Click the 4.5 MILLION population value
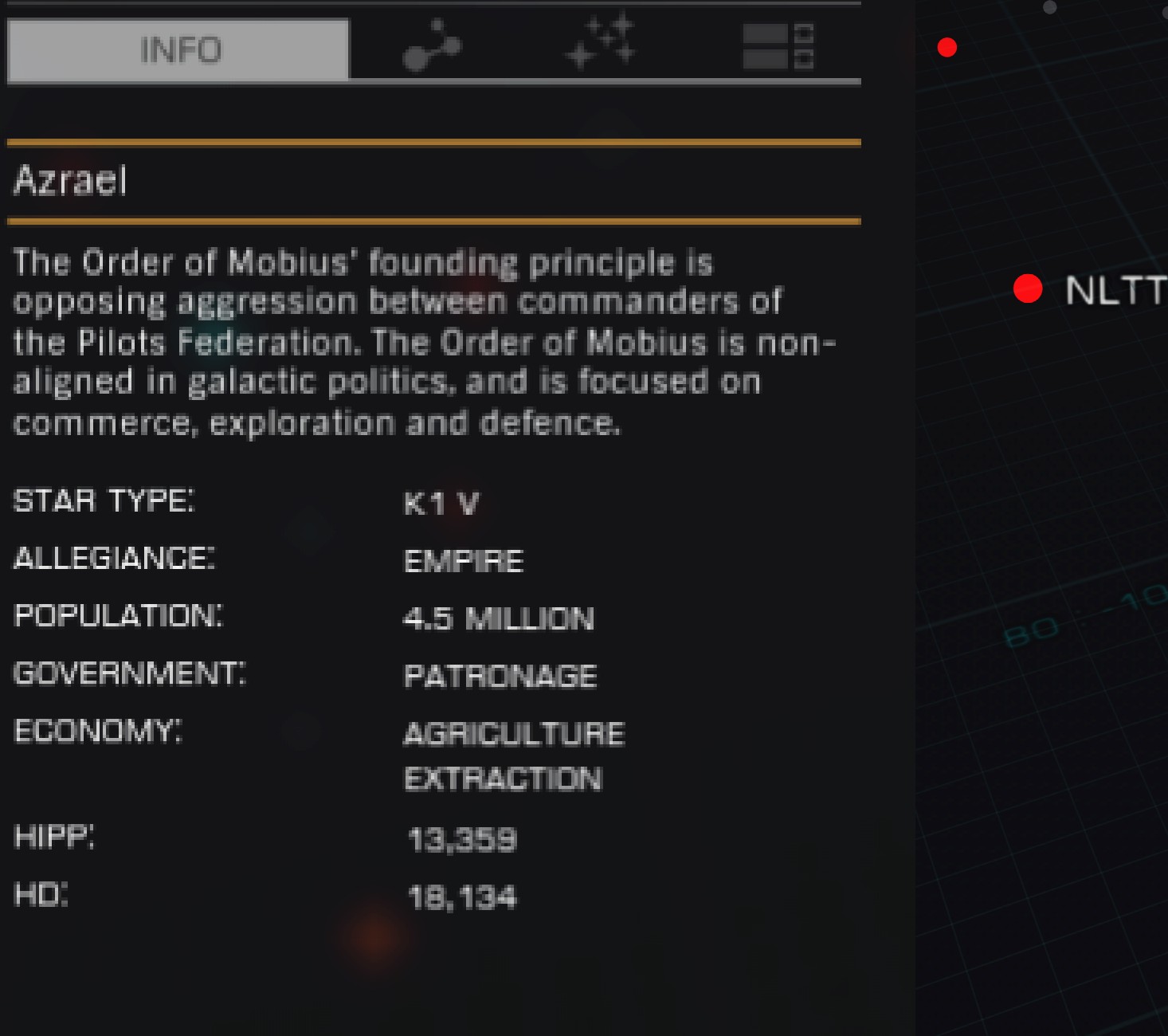 tap(500, 618)
